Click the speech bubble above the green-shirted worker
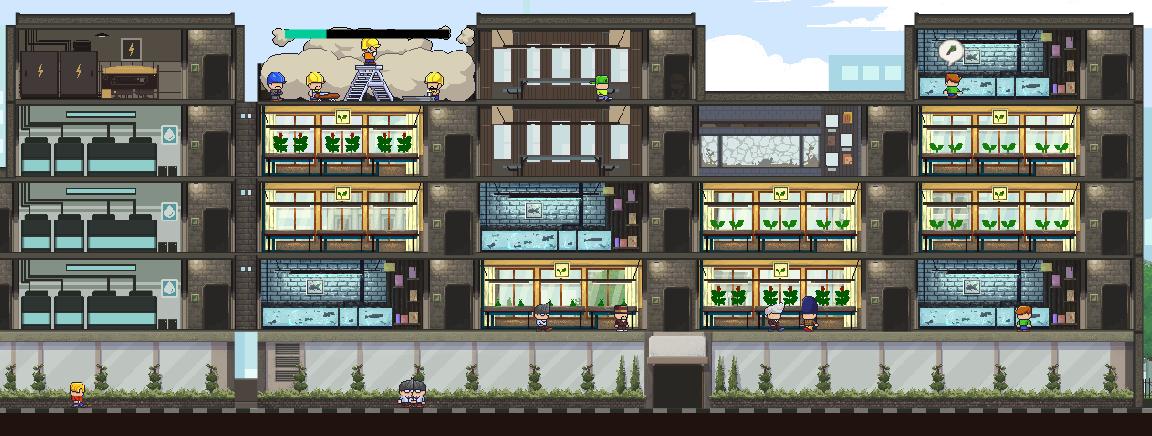This screenshot has width=1152, height=436. (x=951, y=51)
